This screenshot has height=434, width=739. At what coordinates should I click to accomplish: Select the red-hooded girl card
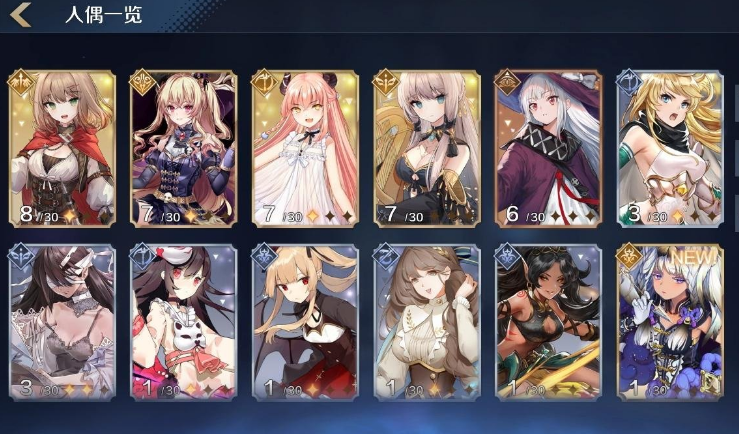(x=61, y=149)
